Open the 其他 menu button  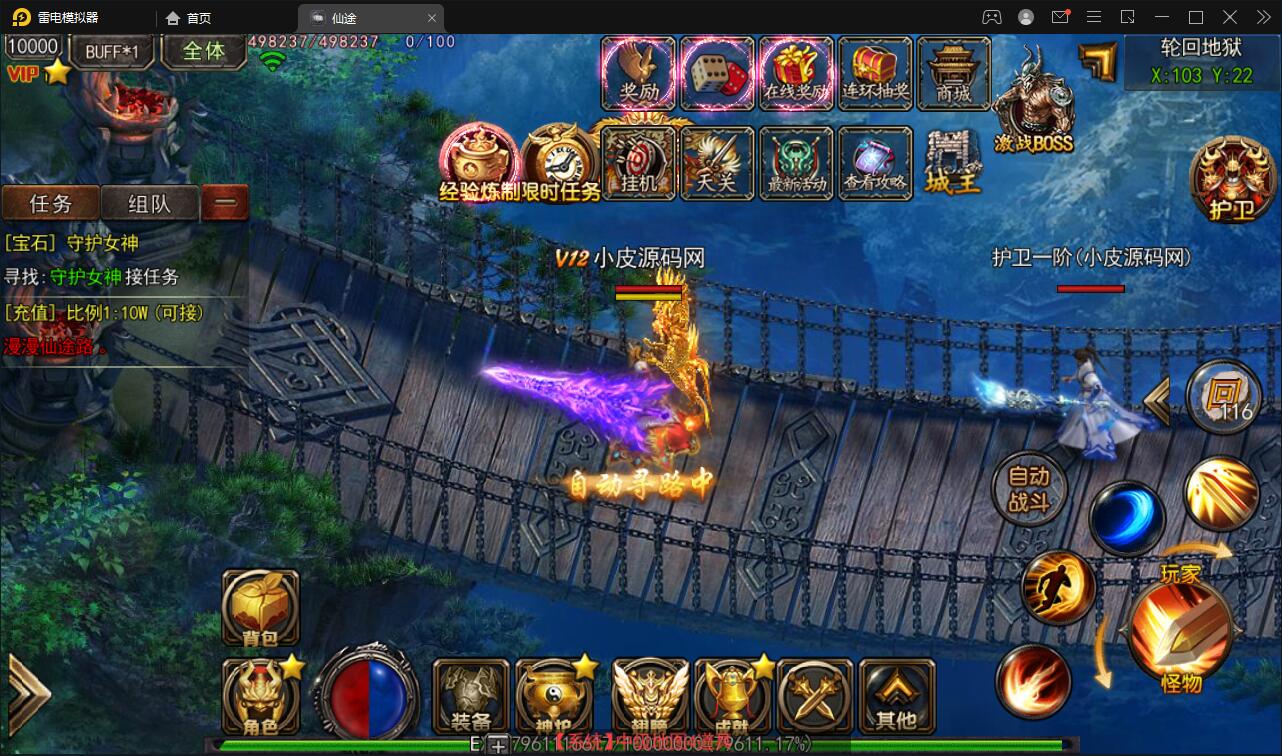point(896,696)
